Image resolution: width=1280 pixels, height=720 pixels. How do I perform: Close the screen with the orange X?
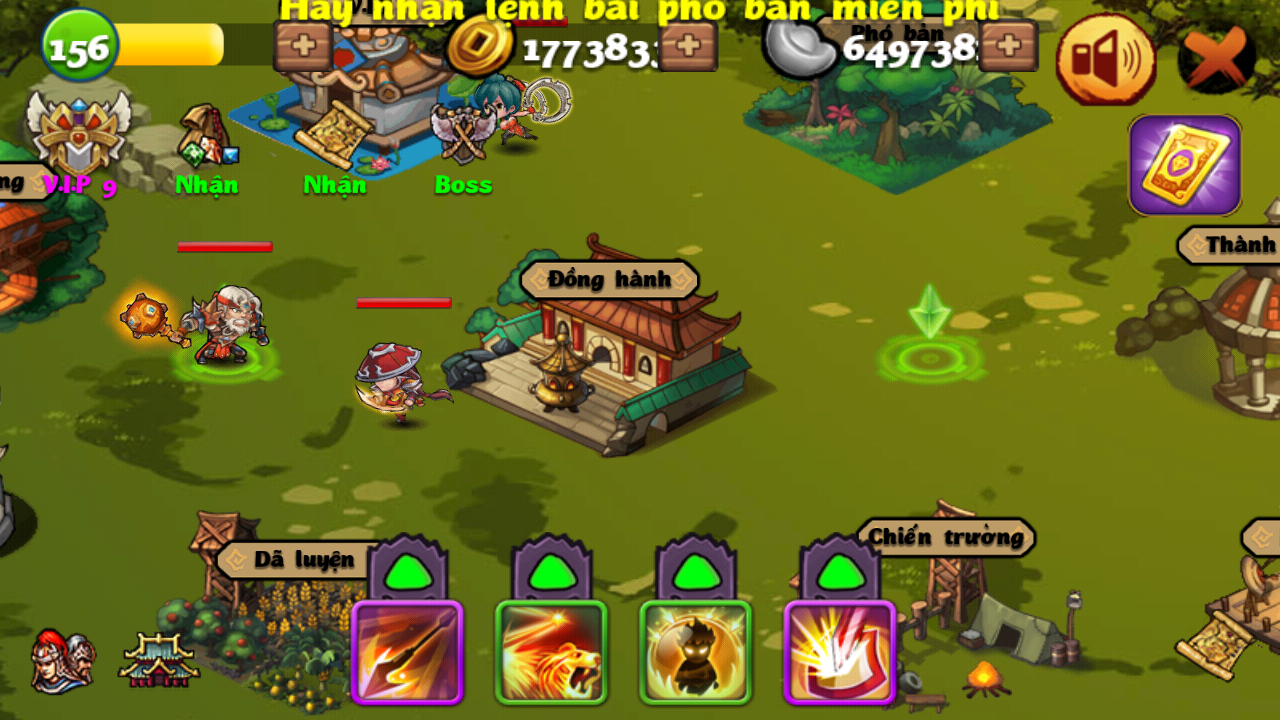click(x=1216, y=58)
